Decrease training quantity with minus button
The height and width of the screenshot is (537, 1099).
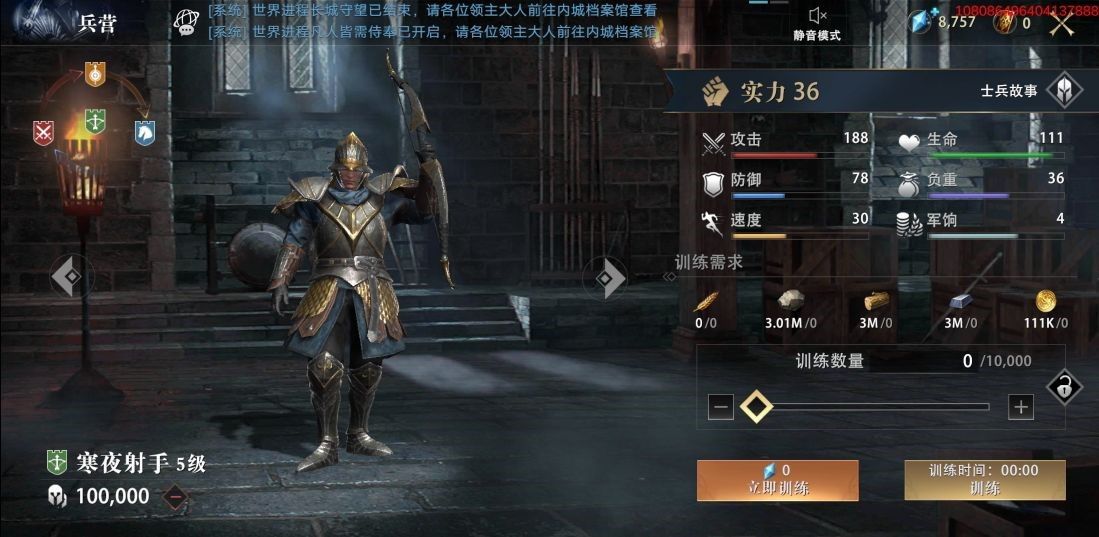click(721, 407)
